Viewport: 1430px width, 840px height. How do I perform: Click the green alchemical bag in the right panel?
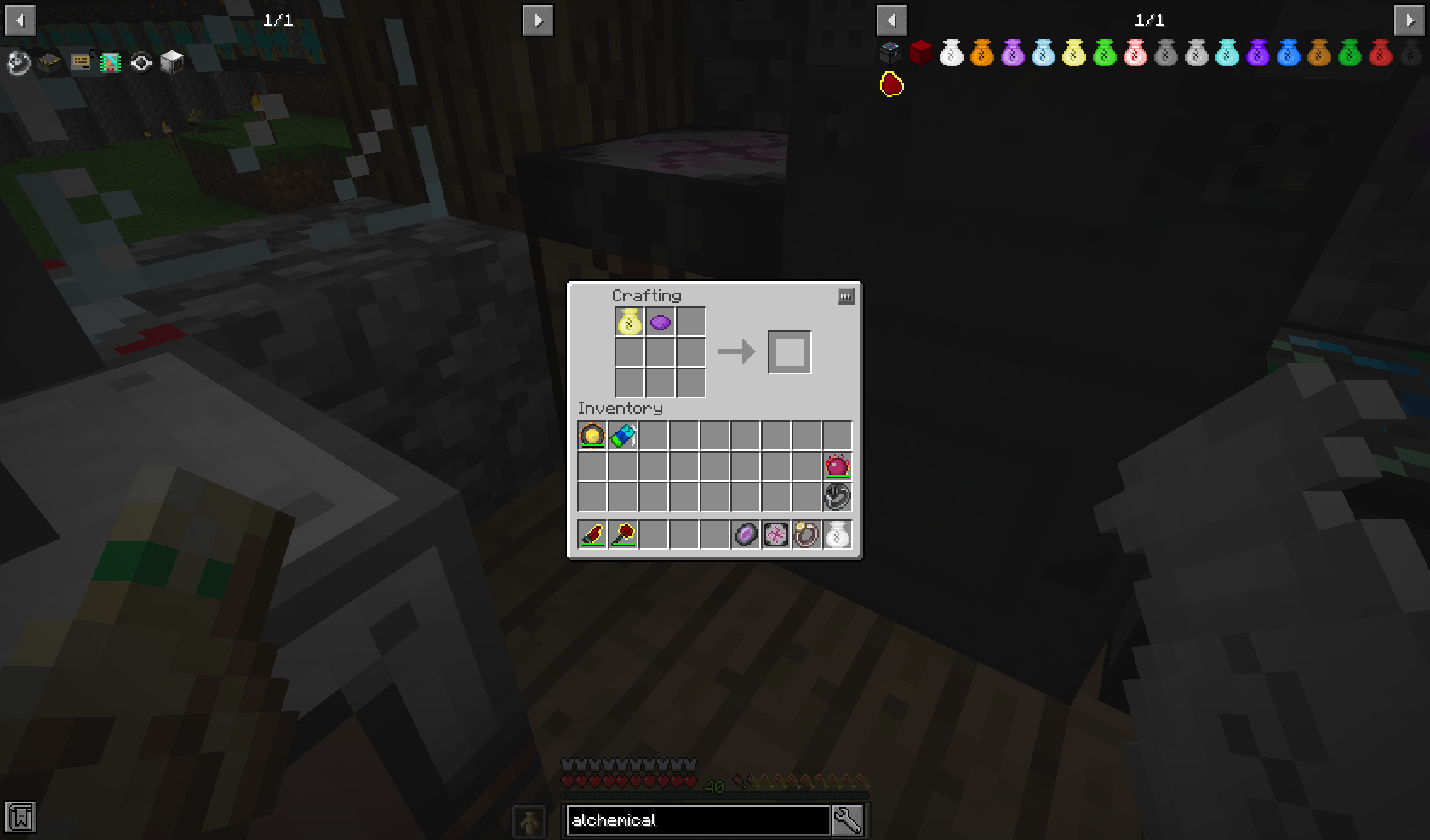(x=1349, y=55)
